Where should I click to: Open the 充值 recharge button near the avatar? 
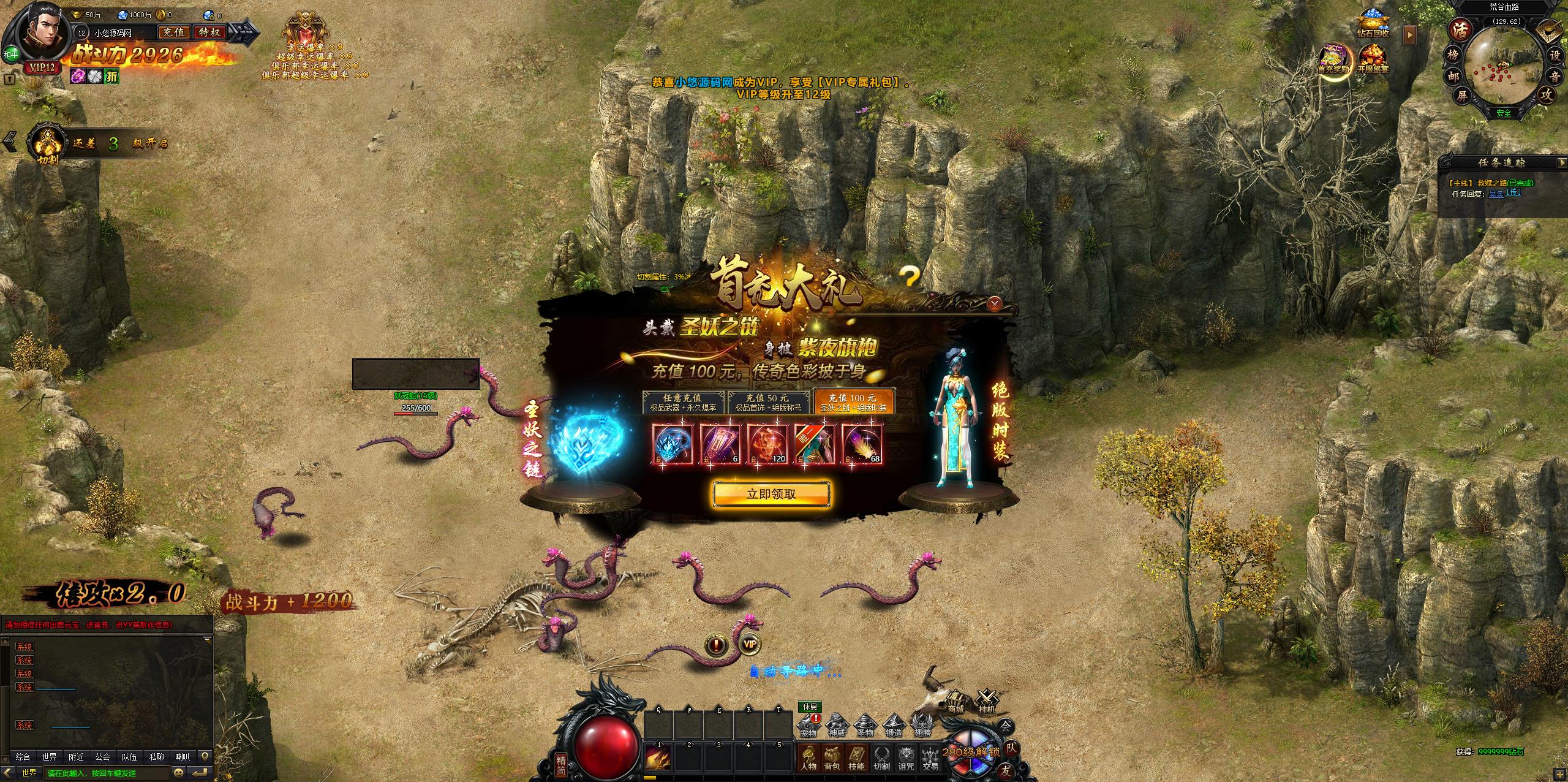tap(174, 32)
